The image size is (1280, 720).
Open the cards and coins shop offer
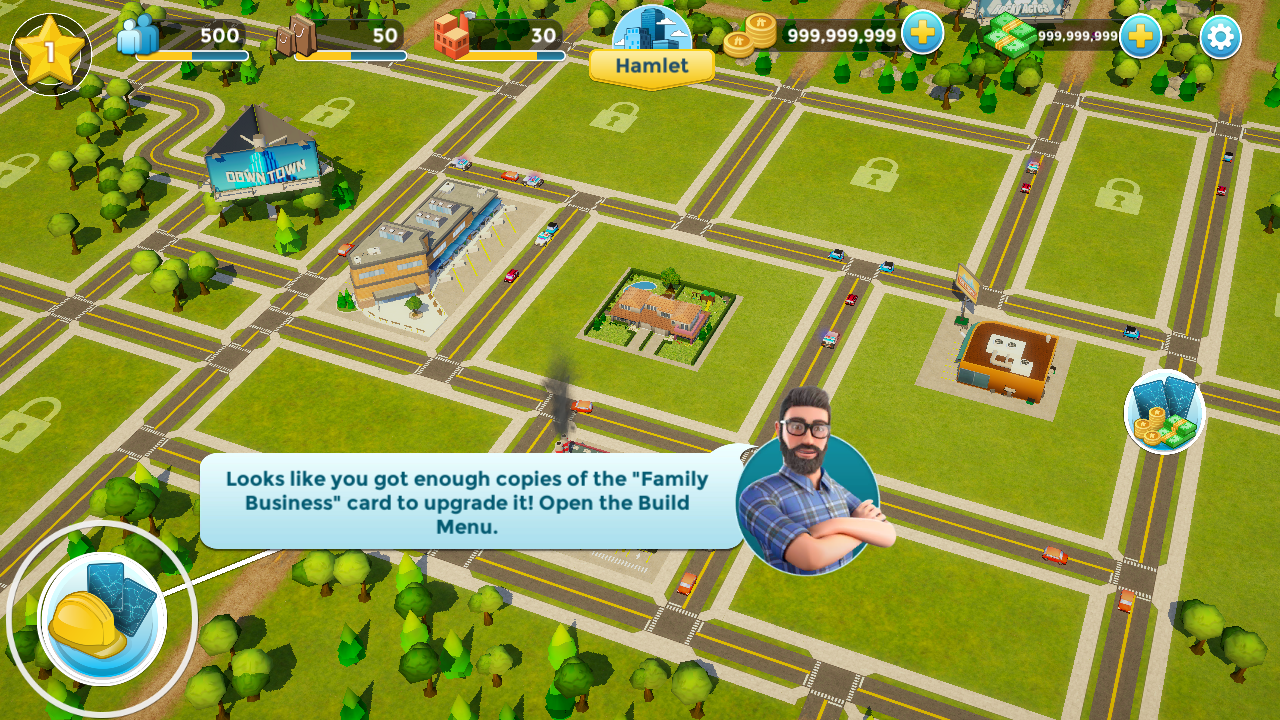(x=1164, y=412)
